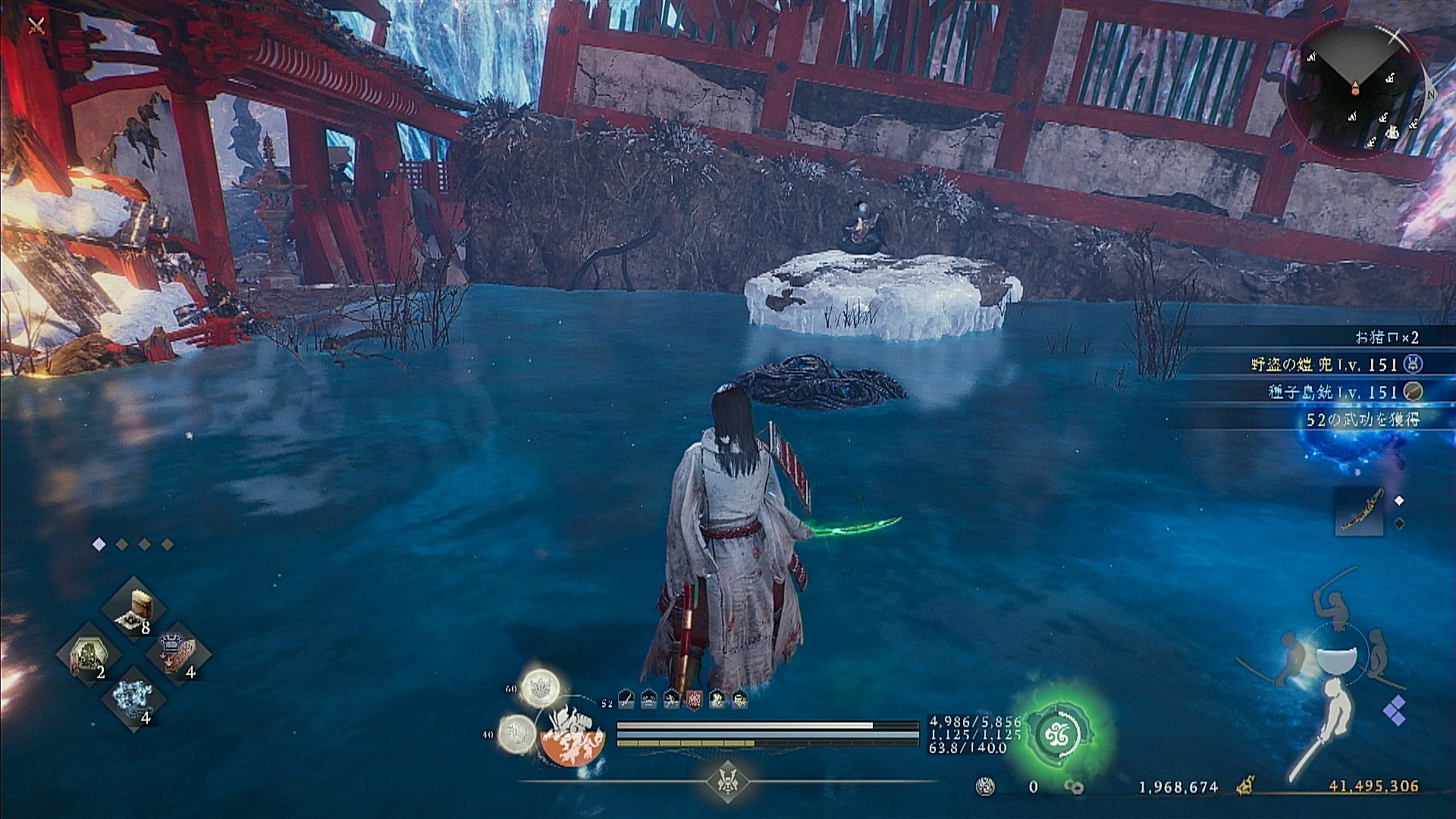This screenshot has height=819, width=1456.
Task: Click the equipped weapon slot icon
Action: click(x=1358, y=511)
